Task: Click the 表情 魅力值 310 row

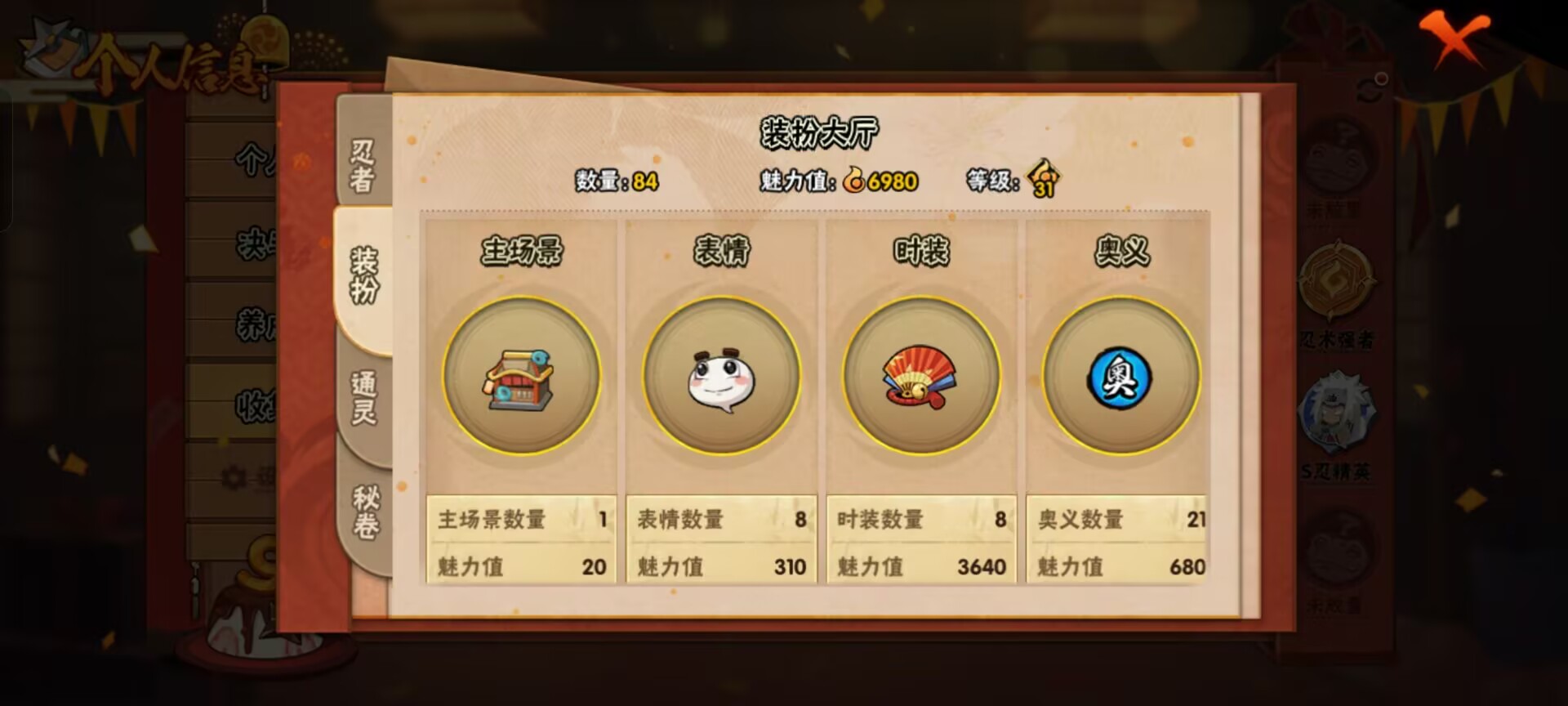Action: point(720,565)
